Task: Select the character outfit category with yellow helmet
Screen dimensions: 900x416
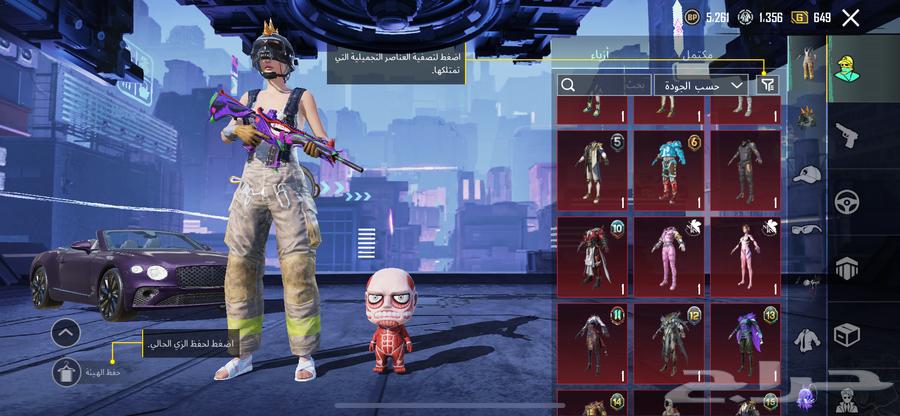Action: (846, 66)
